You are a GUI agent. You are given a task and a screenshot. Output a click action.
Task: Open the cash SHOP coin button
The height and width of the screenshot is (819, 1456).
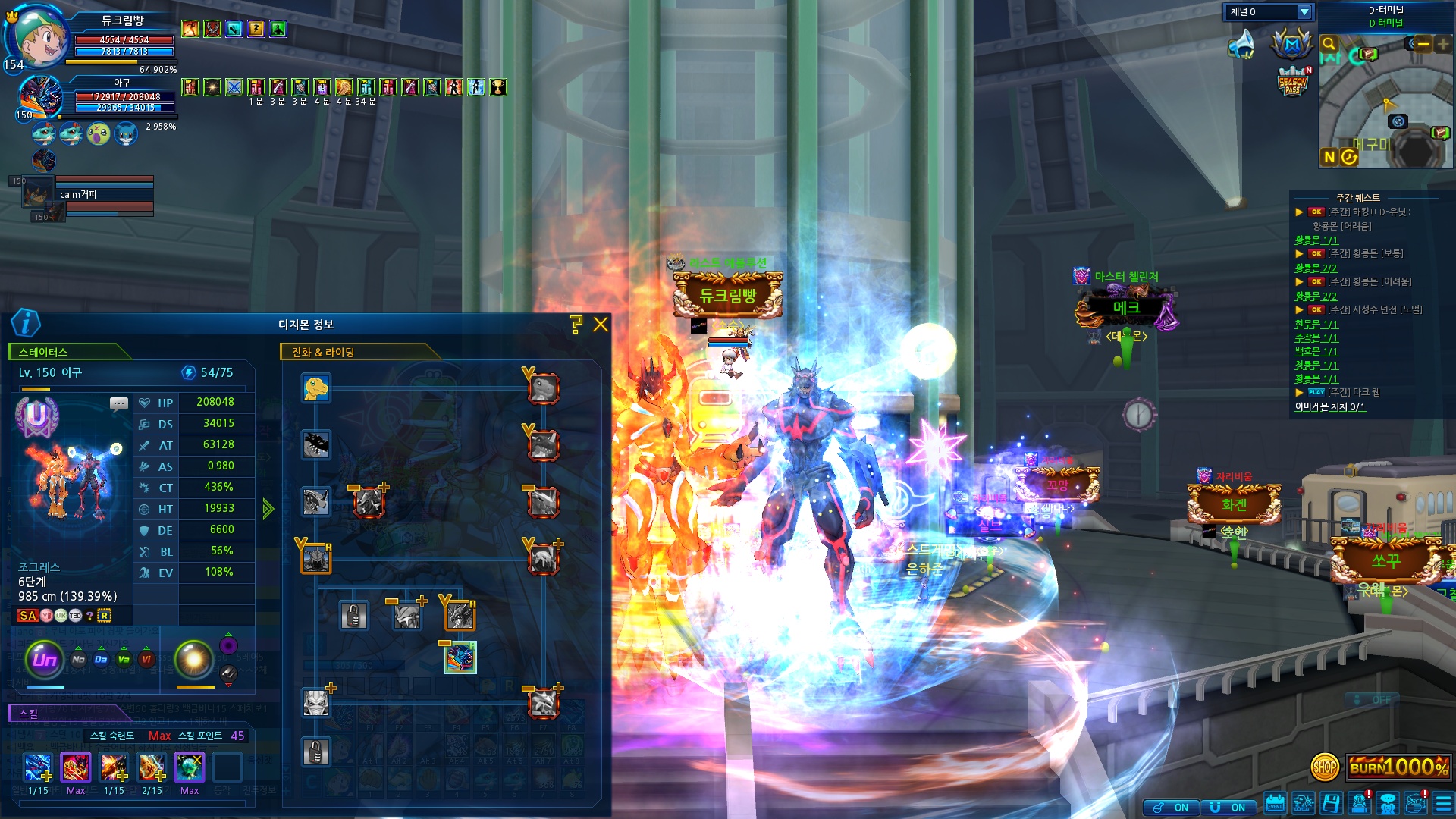click(x=1325, y=767)
